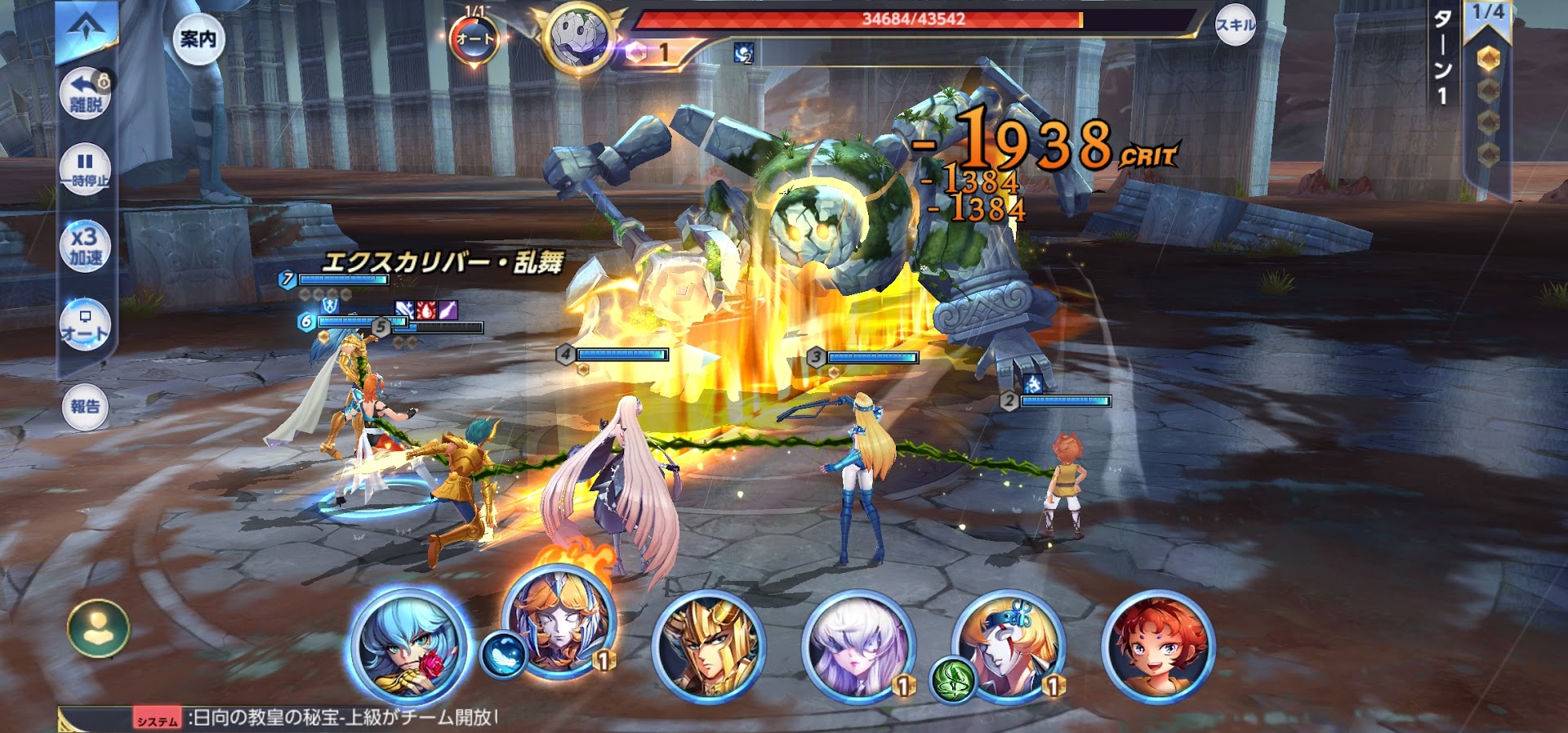Open the スキル skill button
The height and width of the screenshot is (733, 1568).
click(x=1235, y=25)
